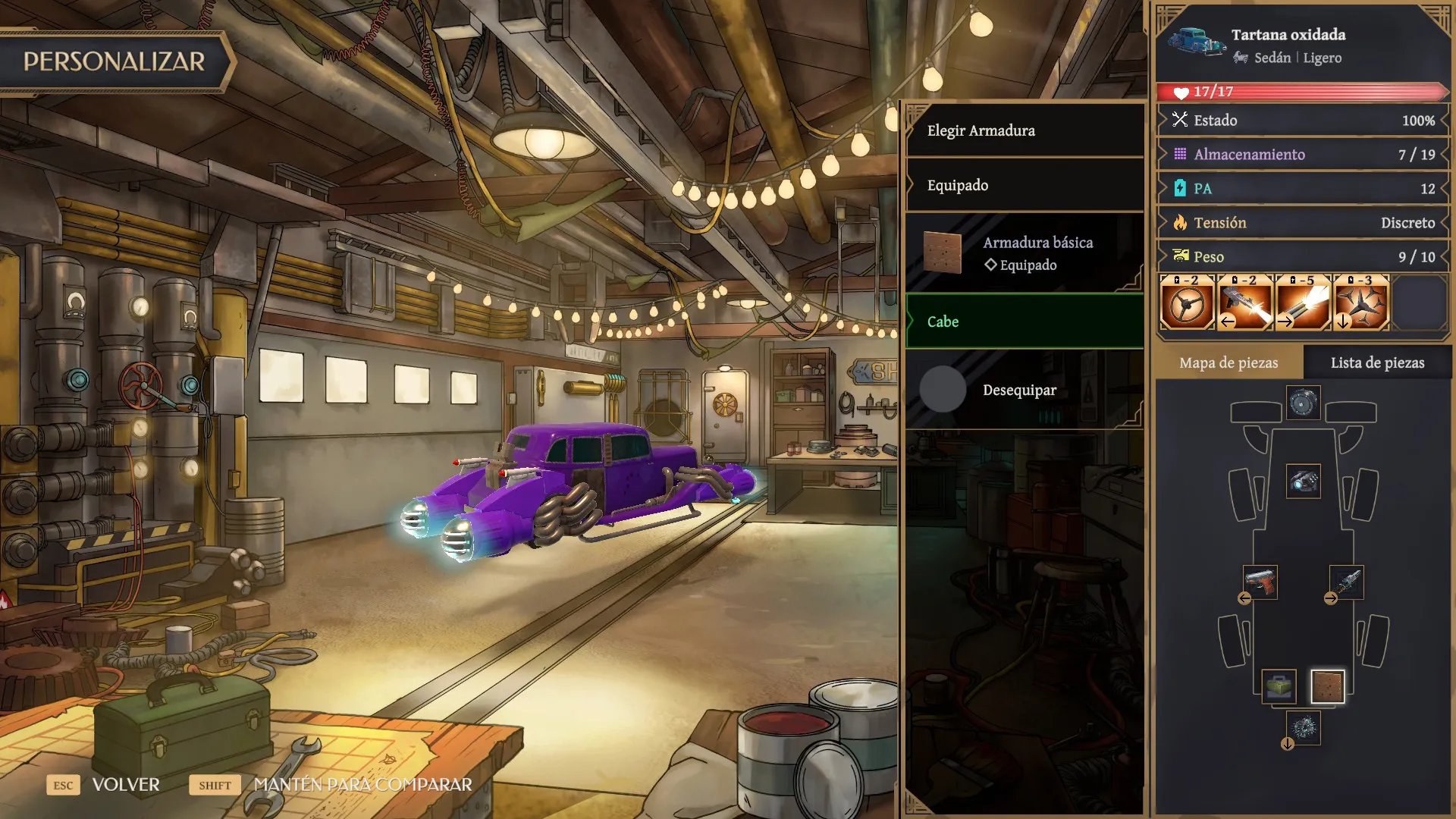The image size is (1456, 819).
Task: Choose the green toolbox part slot
Action: (x=1279, y=686)
